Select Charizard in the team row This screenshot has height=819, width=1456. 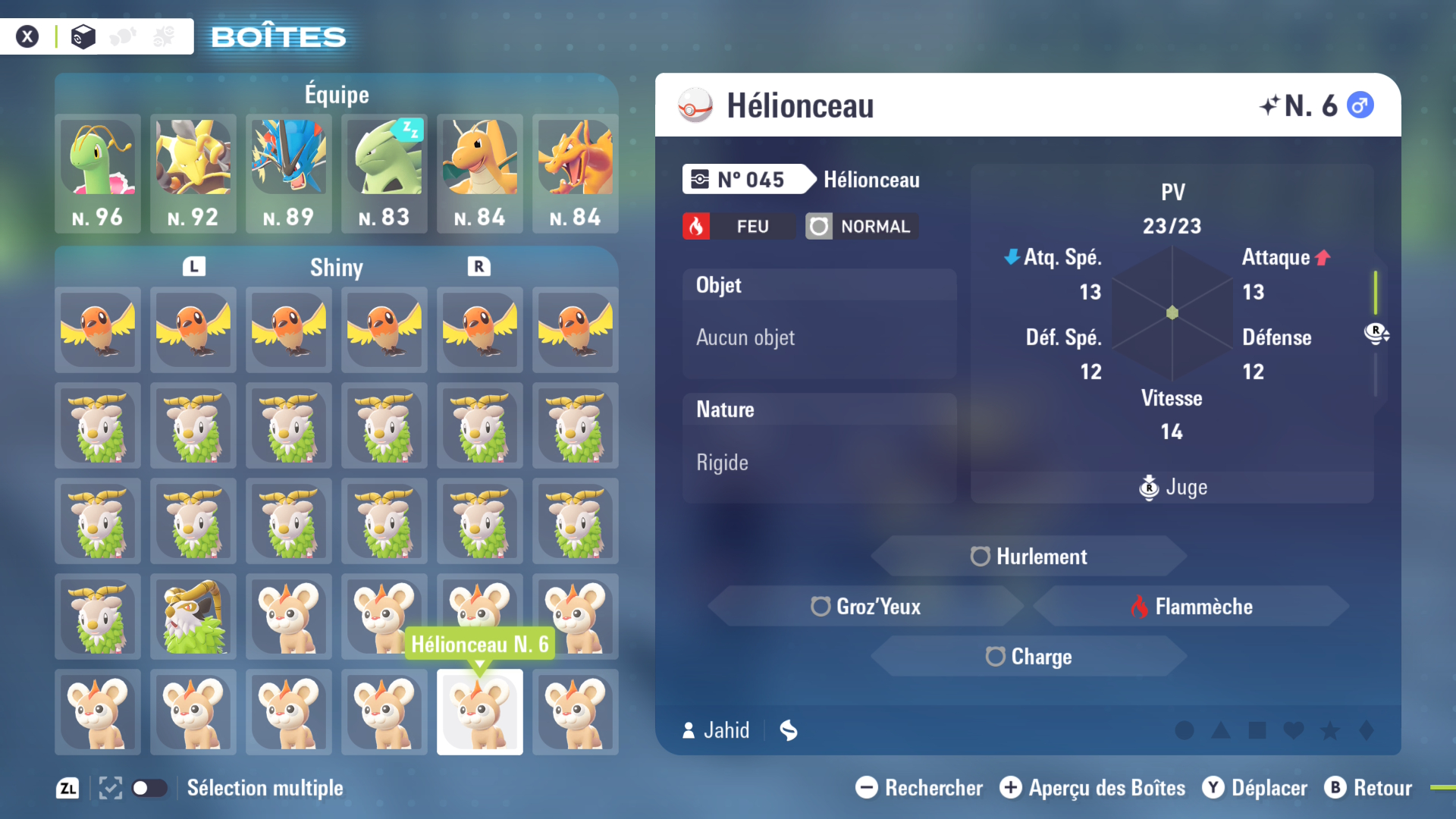(576, 173)
